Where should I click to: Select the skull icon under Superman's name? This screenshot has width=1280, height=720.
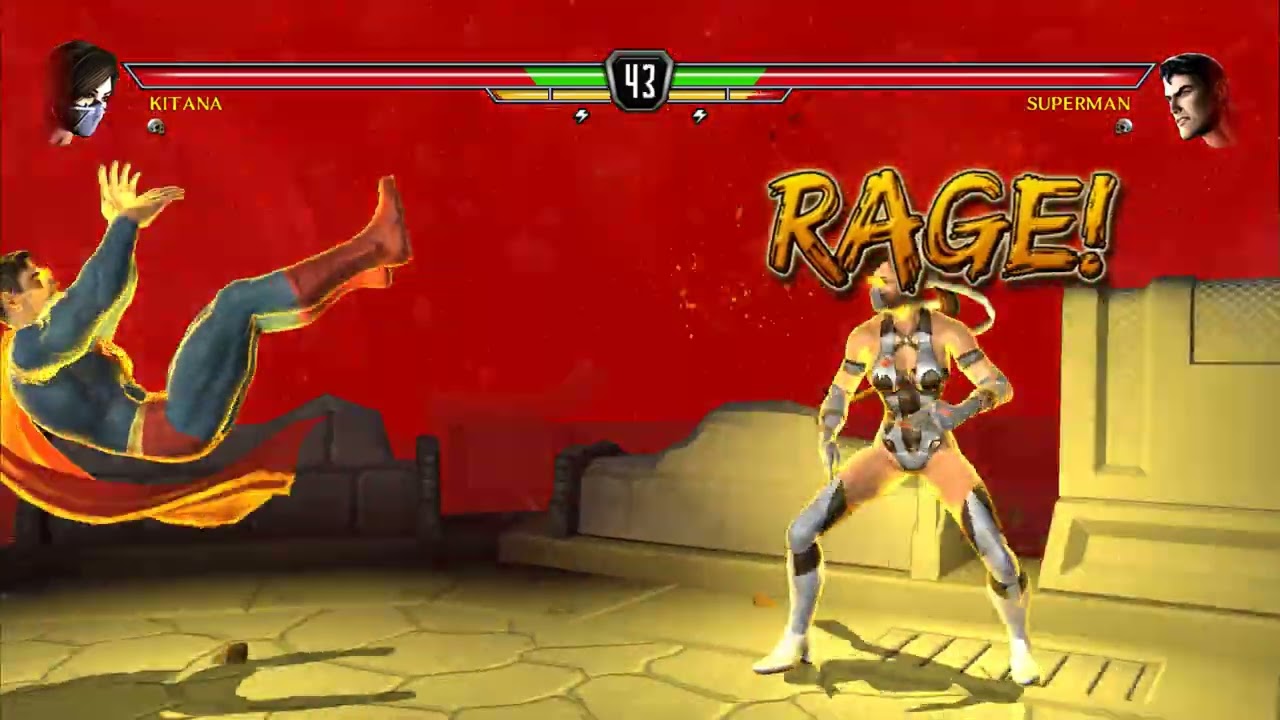coord(1126,125)
